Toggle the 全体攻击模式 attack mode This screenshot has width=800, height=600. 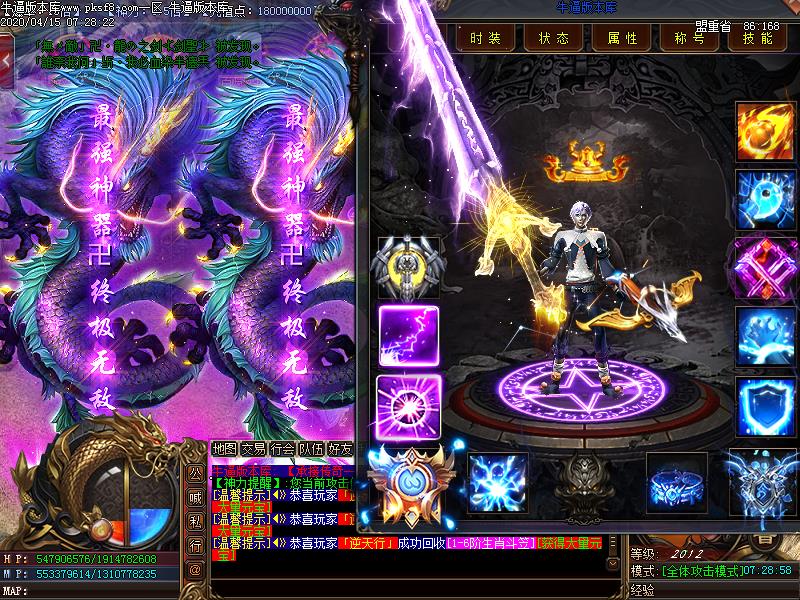pos(703,570)
